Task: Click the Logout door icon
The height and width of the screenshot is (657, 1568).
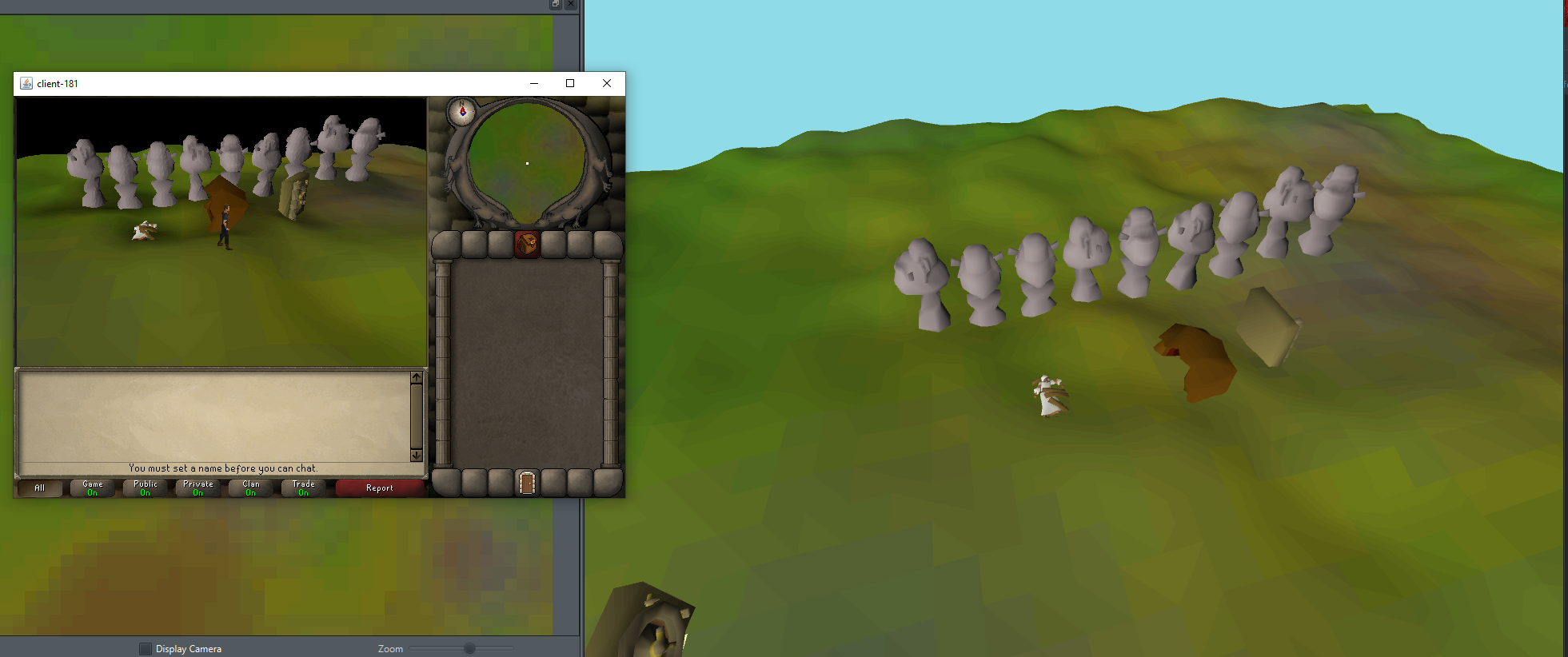Action: click(x=527, y=484)
